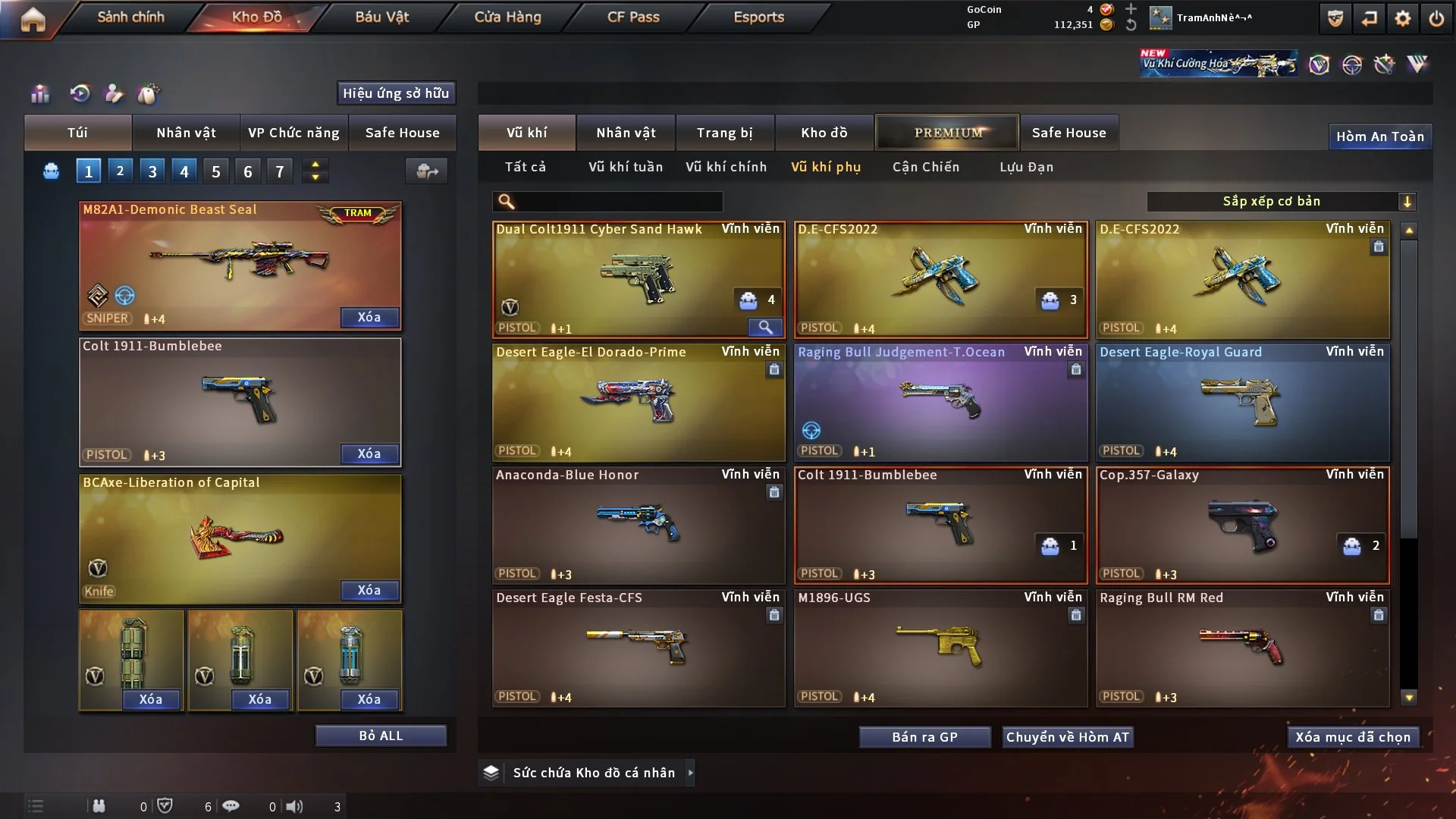Screen dimensions: 1456x819
Task: Switch to the Báu Vật tab
Action: click(x=381, y=17)
